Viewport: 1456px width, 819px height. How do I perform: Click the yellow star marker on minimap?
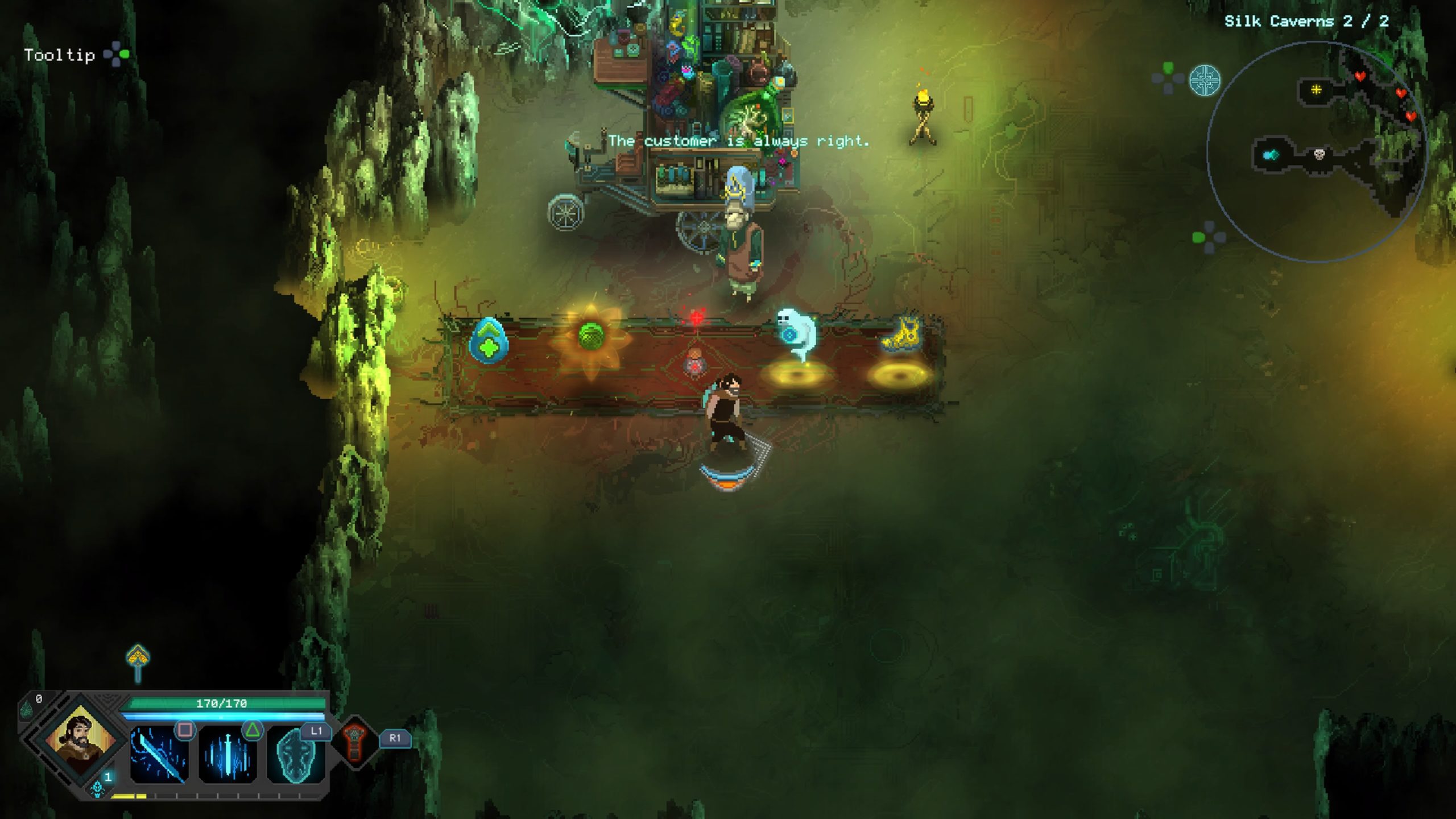pos(1316,89)
